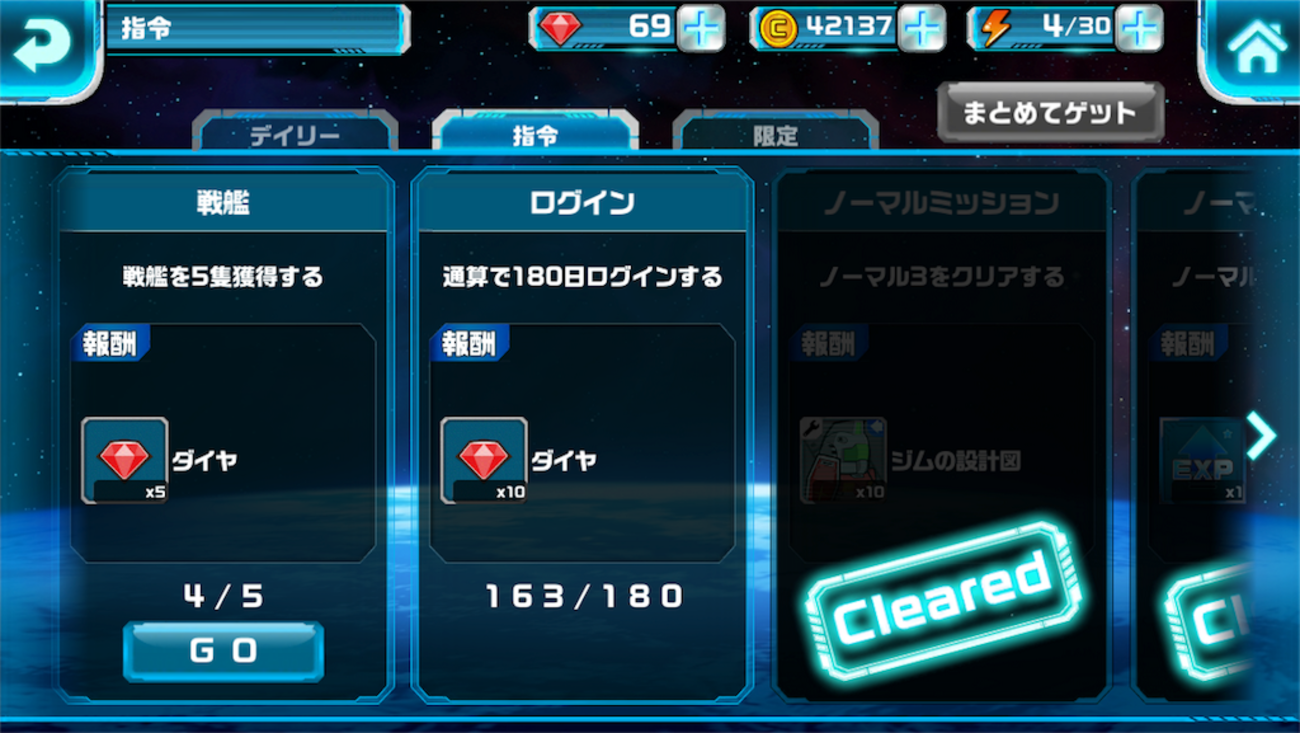Image resolution: width=1300 pixels, height=733 pixels.
Task: Tap GO on the 戦艦 mission
Action: [x=222, y=650]
